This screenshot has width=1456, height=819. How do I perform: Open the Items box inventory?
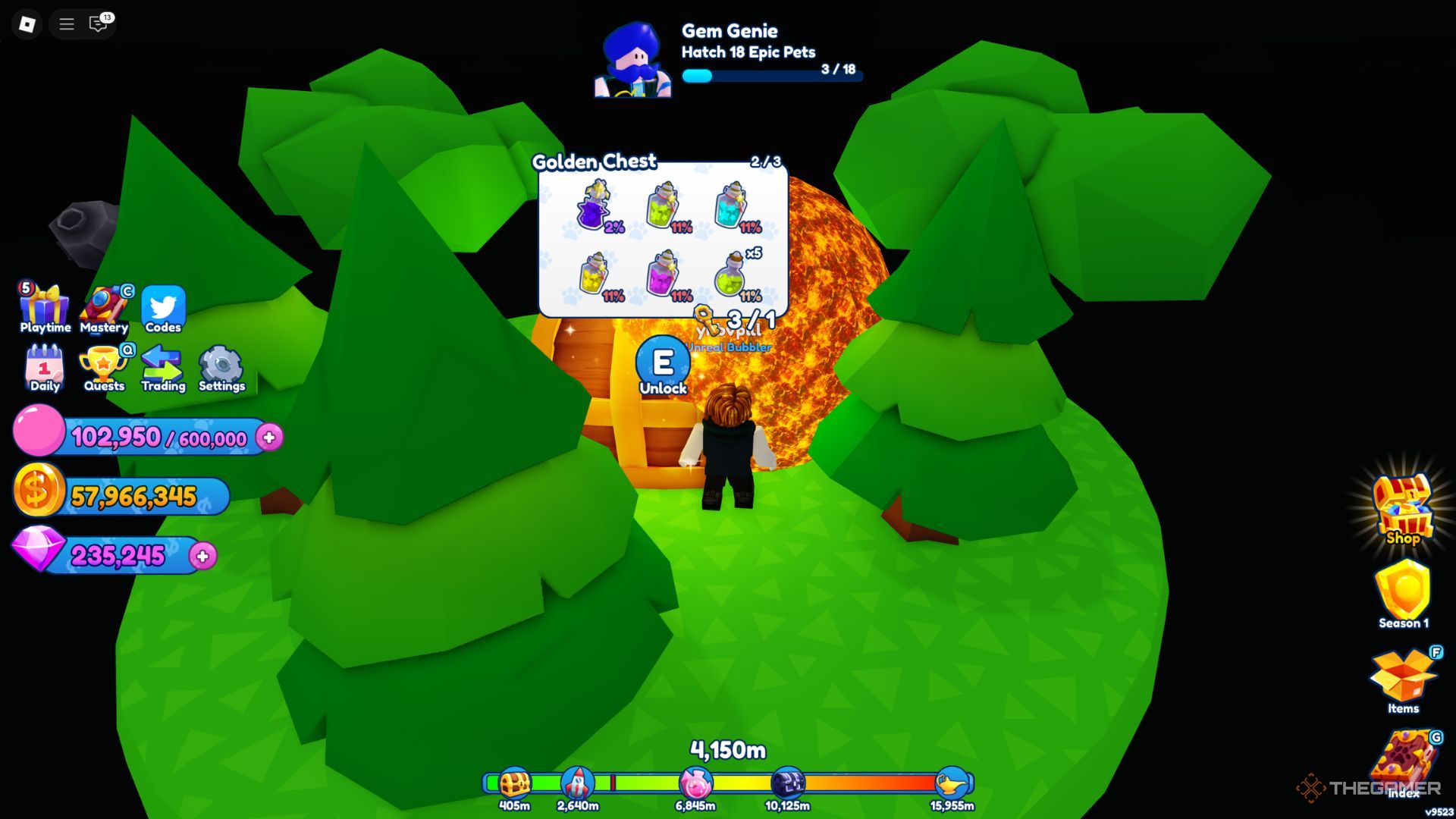point(1403,677)
